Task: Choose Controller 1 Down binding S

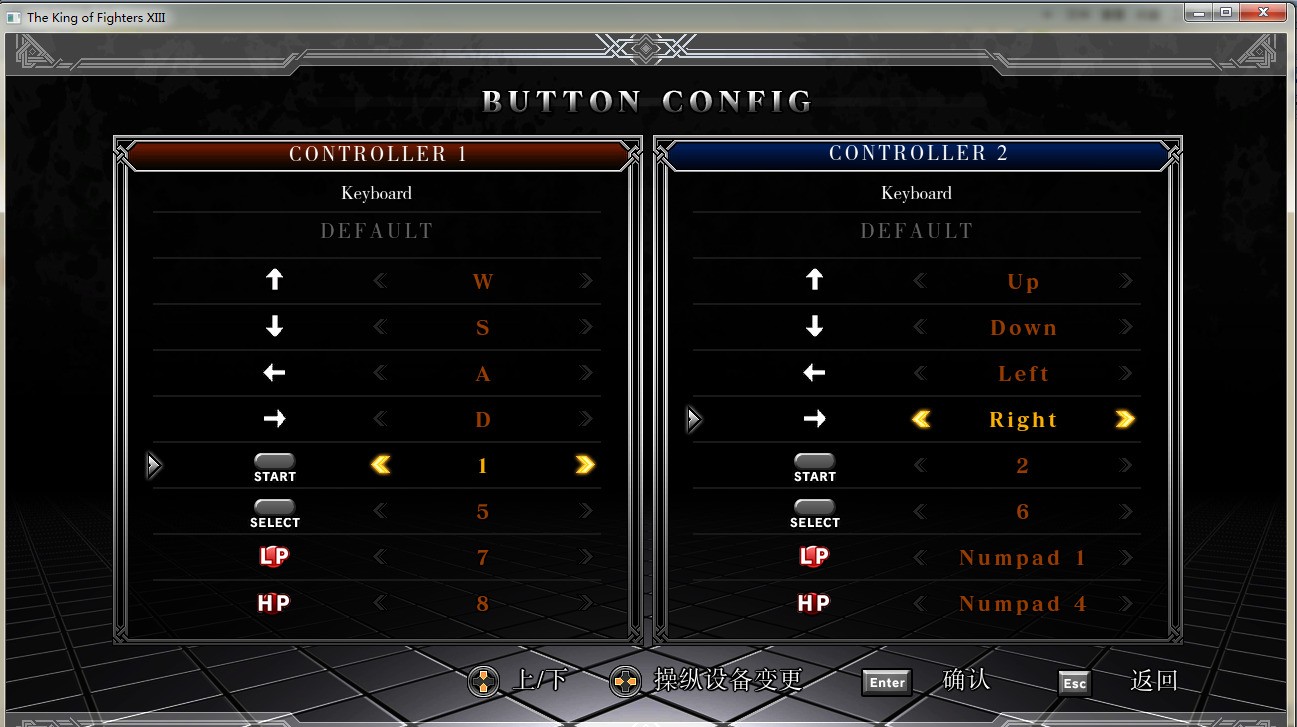Action: click(x=483, y=328)
